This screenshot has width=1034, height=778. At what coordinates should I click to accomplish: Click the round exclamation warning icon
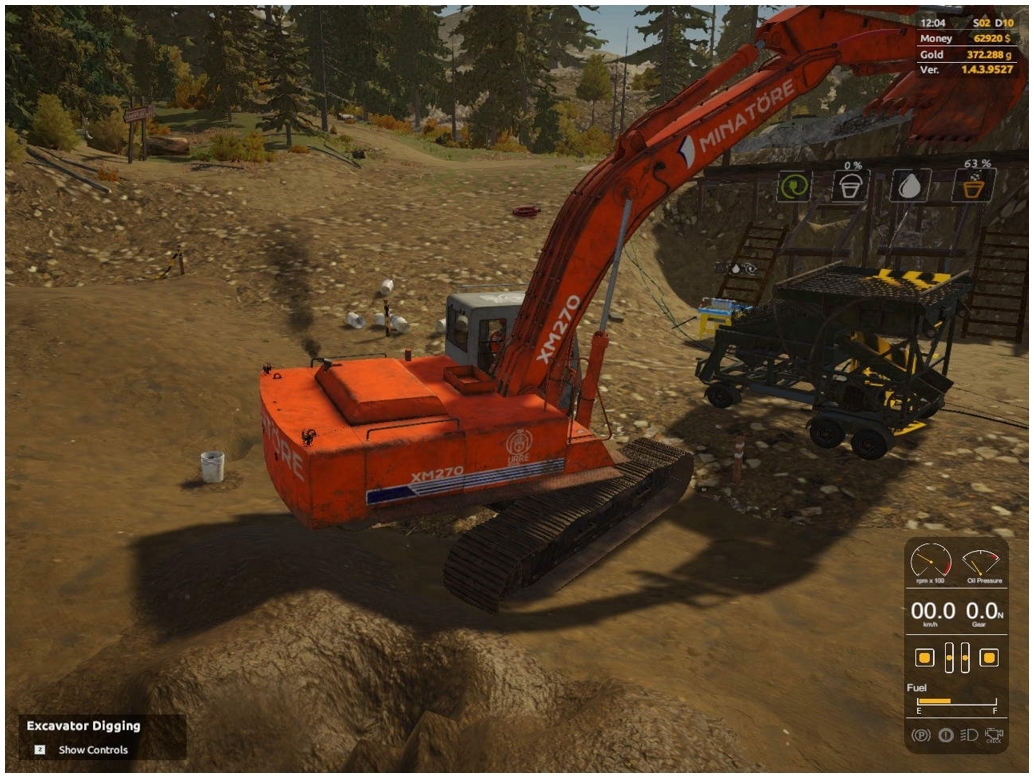945,735
